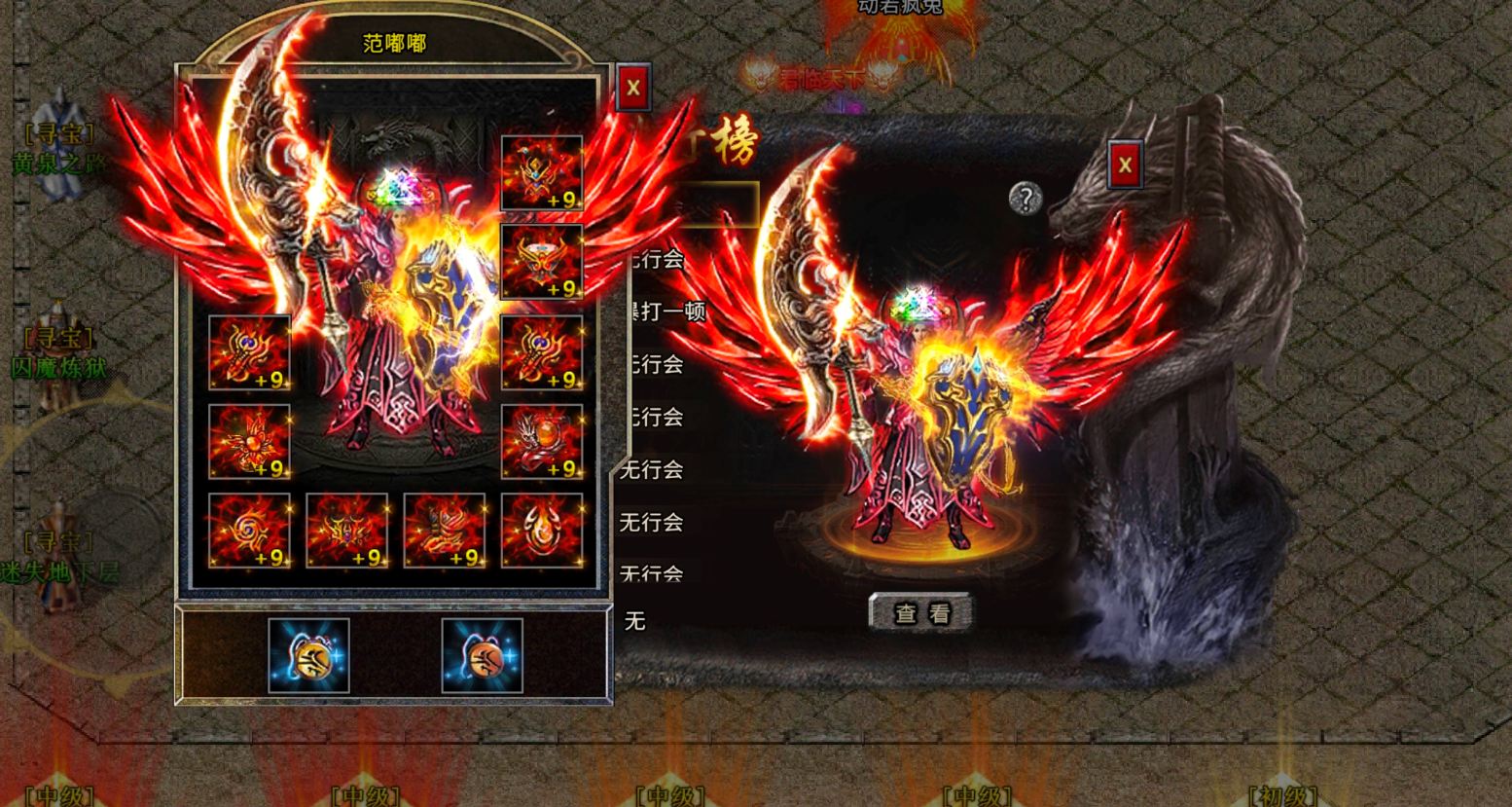Viewport: 1512px width, 807px height.
Task: Select the +9 winged blade weapon icon
Action: (x=247, y=352)
